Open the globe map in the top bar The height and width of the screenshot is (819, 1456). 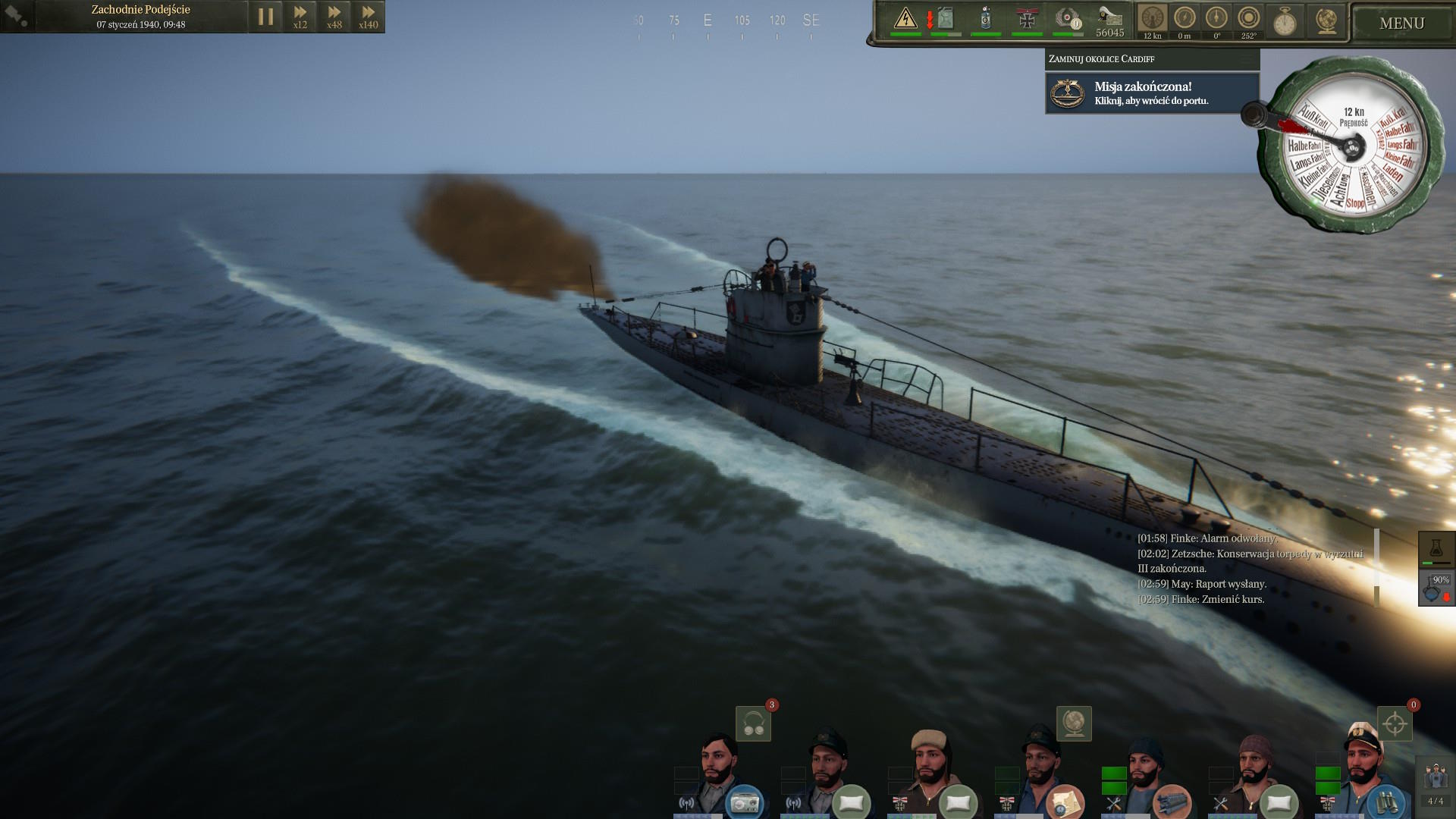pos(1326,22)
